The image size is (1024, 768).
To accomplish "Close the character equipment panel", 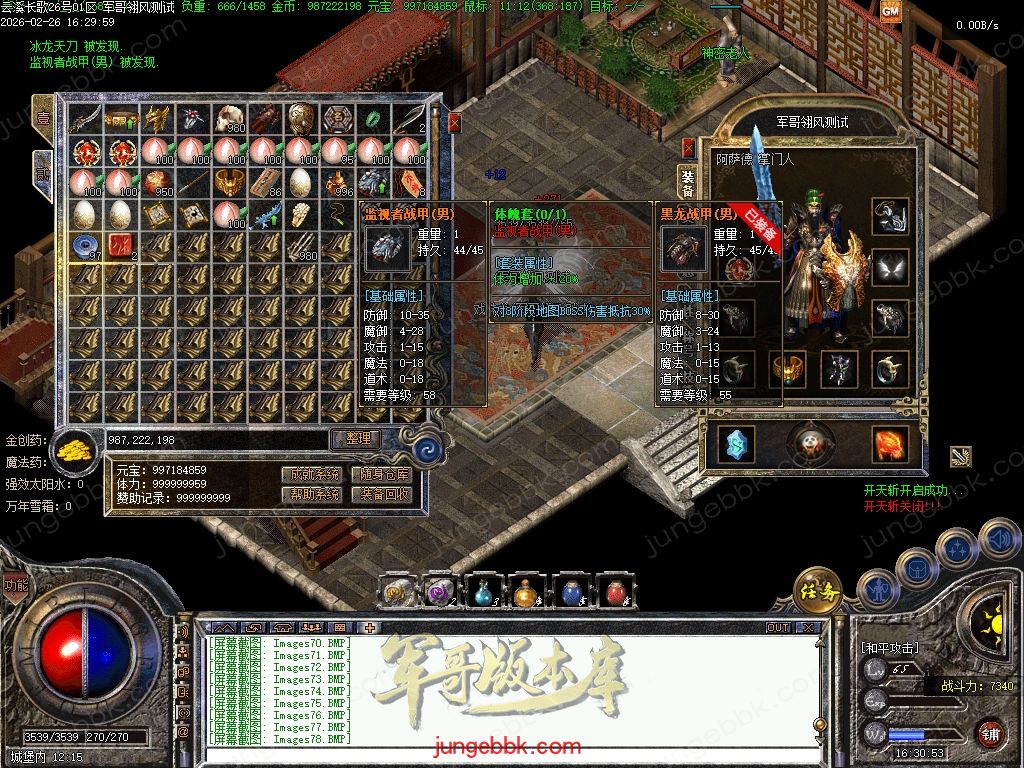I will pos(689,147).
